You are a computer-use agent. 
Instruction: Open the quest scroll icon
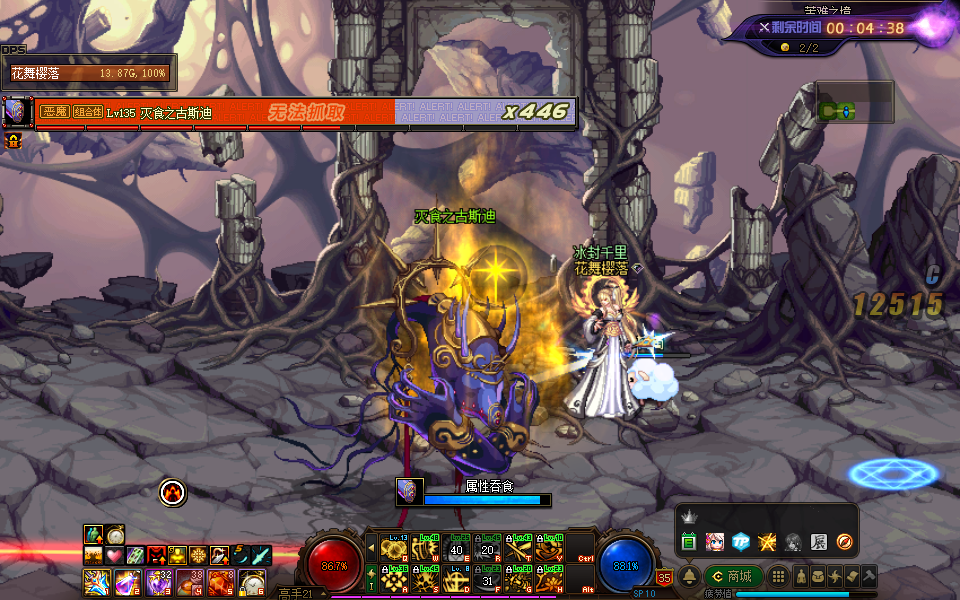tap(852, 577)
